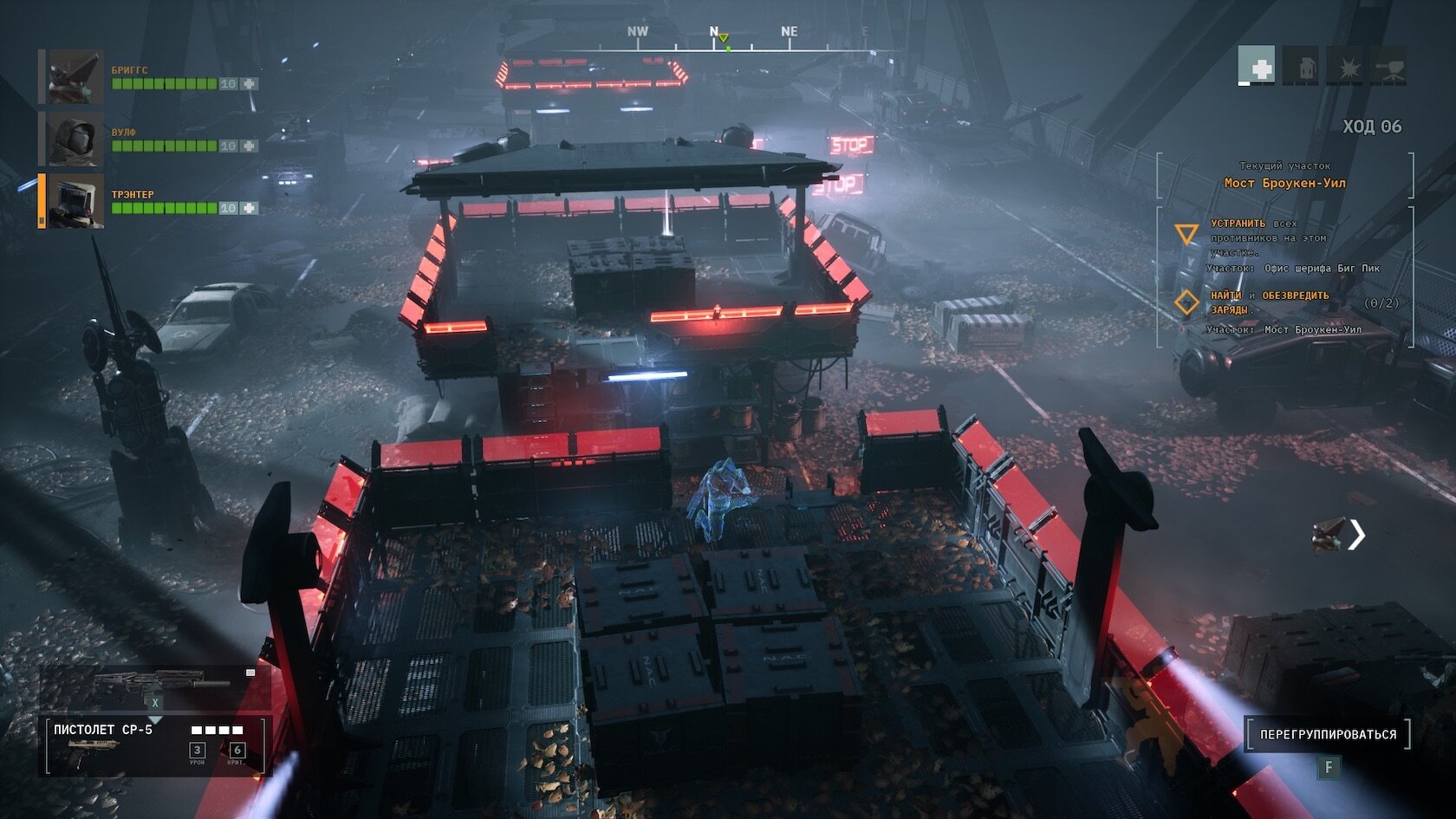
Task: Select the Пистолет СР-5 weapon panel
Action: [156, 745]
